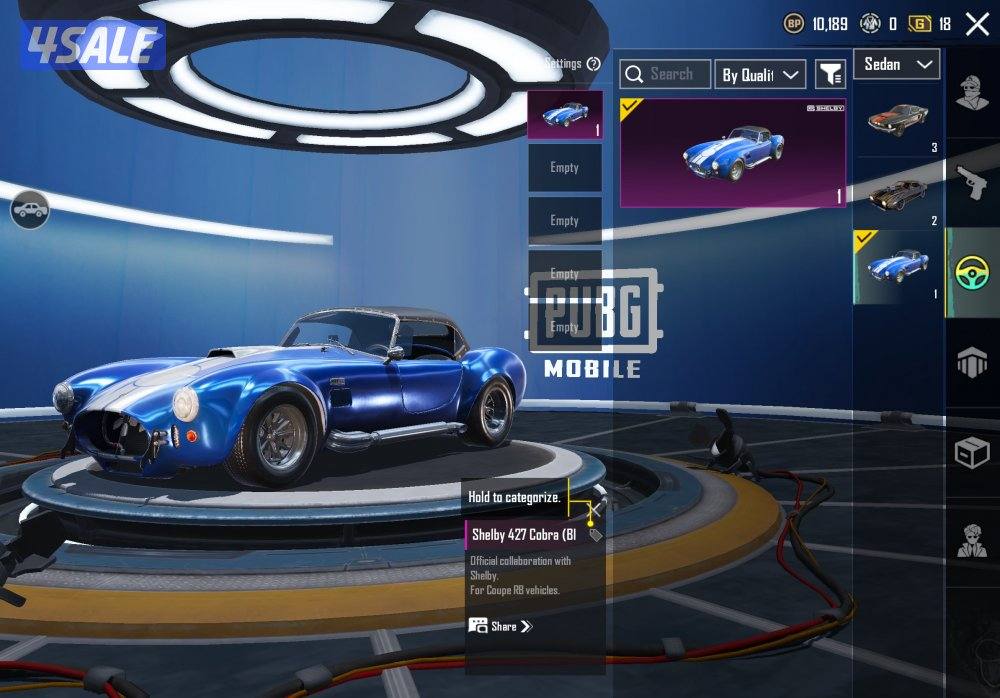This screenshot has height=698, width=1000.
Task: Open the filter options icon
Action: pyautogui.click(x=830, y=74)
